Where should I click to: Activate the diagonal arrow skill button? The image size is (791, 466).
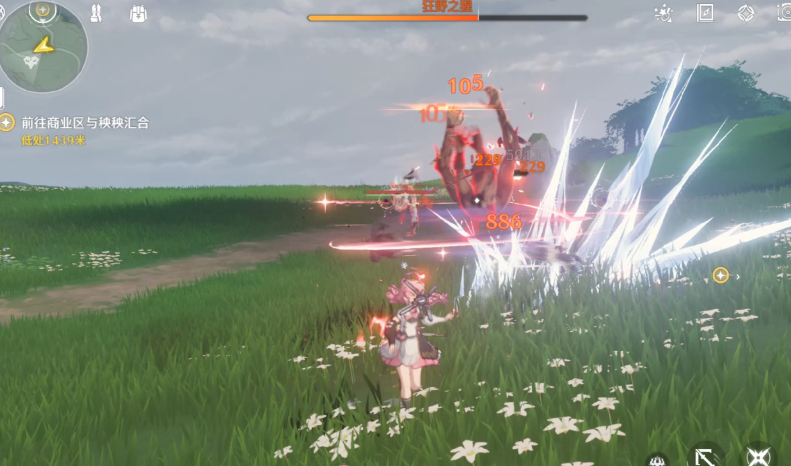[x=707, y=457]
